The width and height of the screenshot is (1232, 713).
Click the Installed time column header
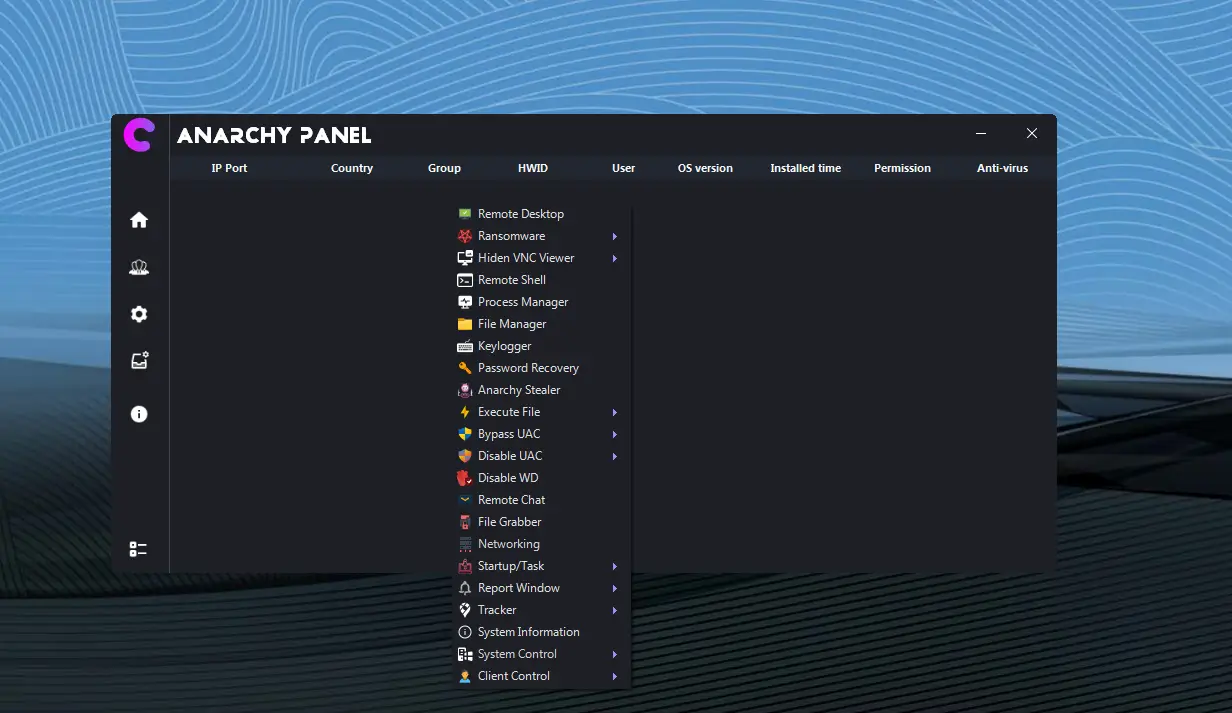click(805, 168)
